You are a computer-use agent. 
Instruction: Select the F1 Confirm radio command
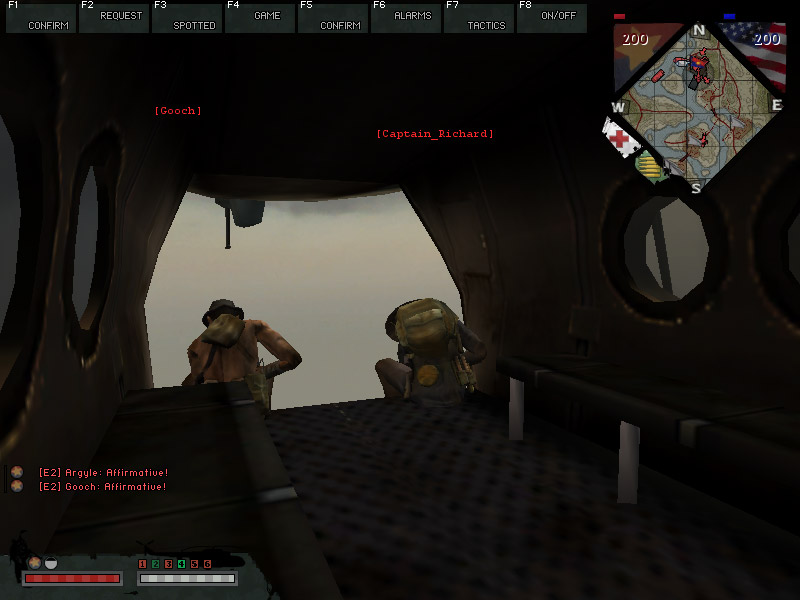pyautogui.click(x=41, y=18)
